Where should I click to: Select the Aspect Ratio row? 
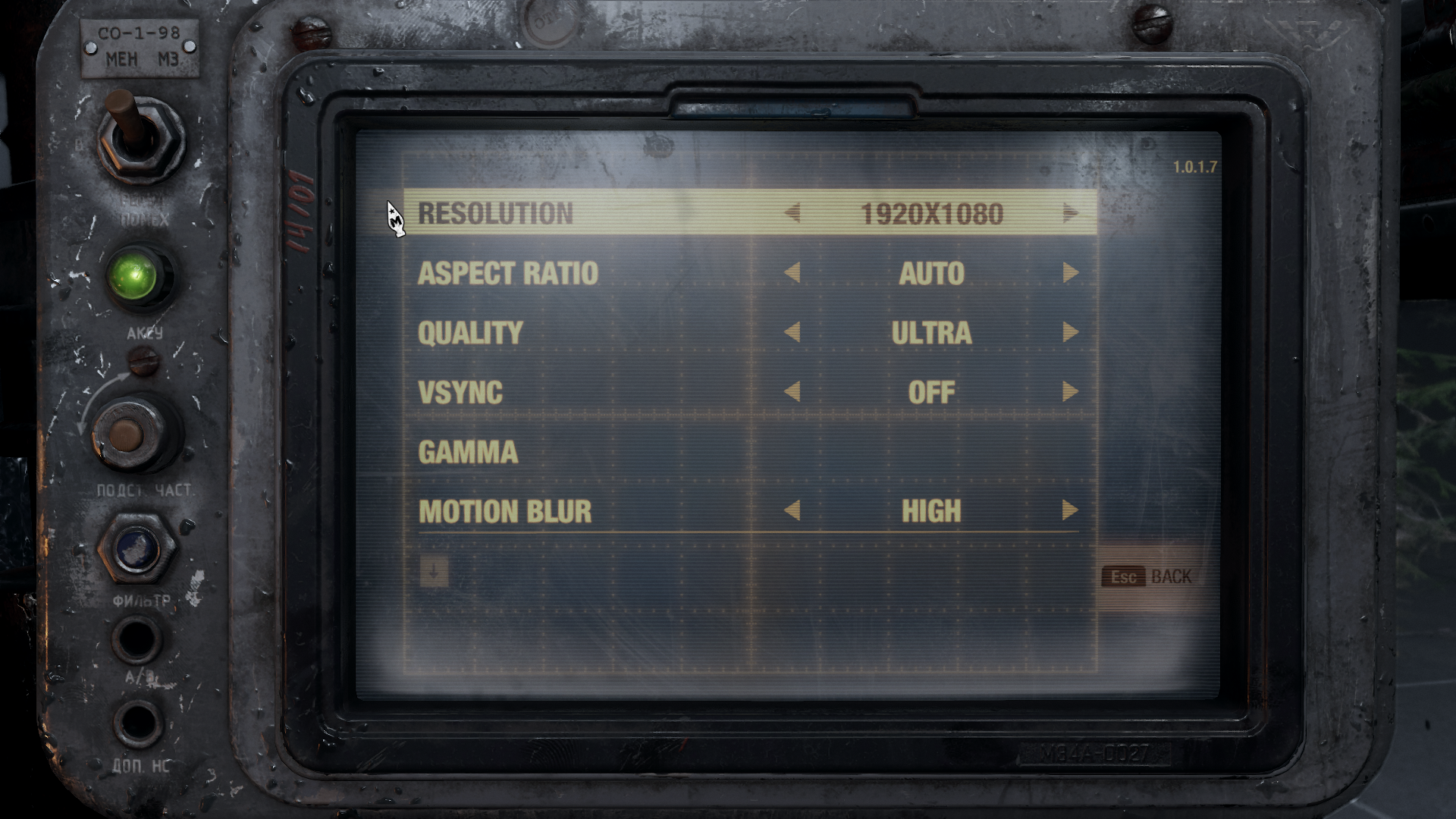click(507, 273)
